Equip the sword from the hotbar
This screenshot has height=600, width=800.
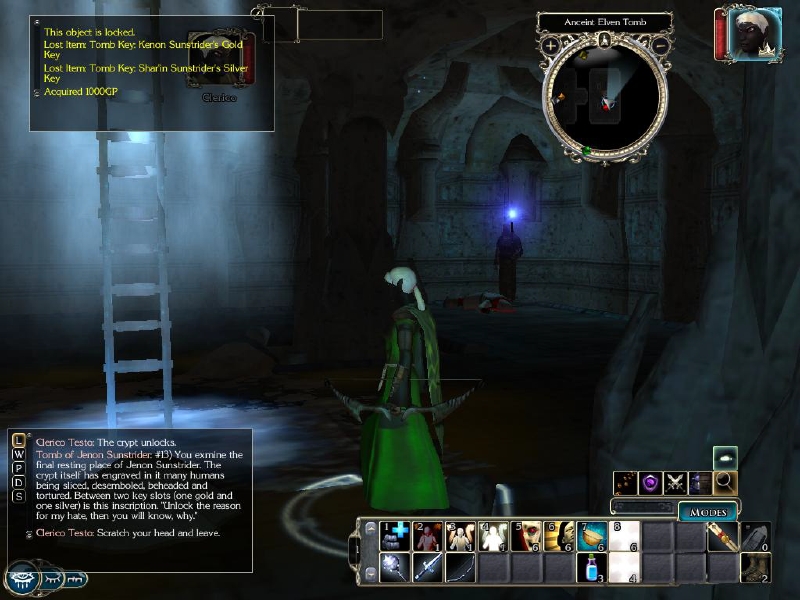pyautogui.click(x=428, y=568)
